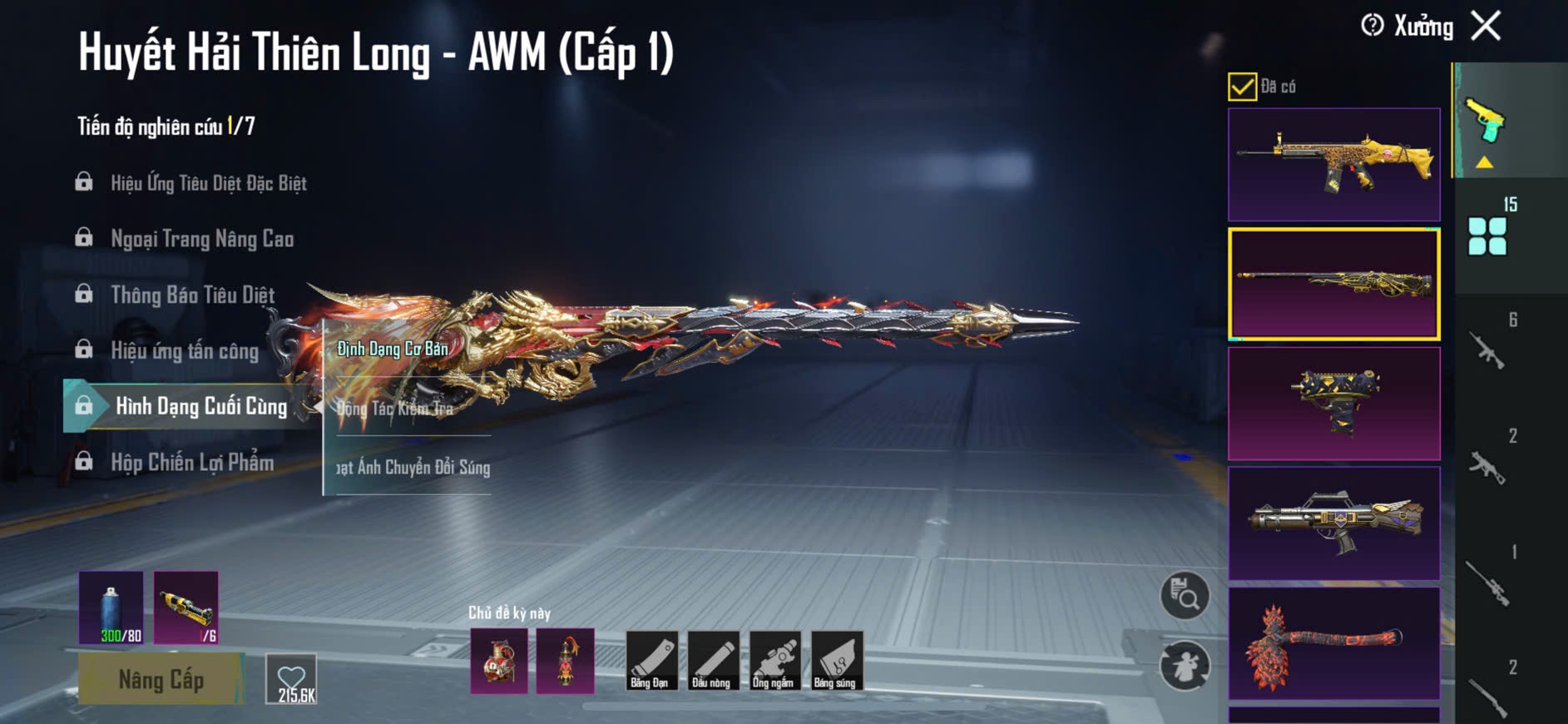
Task: Open the Xưởng help info
Action: (1373, 26)
